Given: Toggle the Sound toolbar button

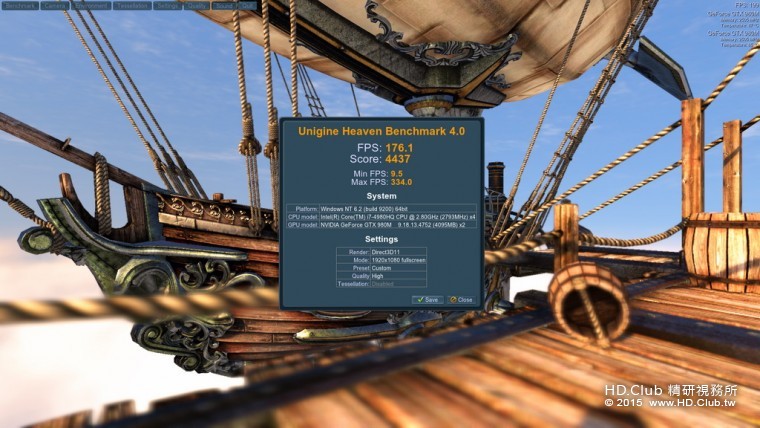Looking at the screenshot, I should (223, 5).
